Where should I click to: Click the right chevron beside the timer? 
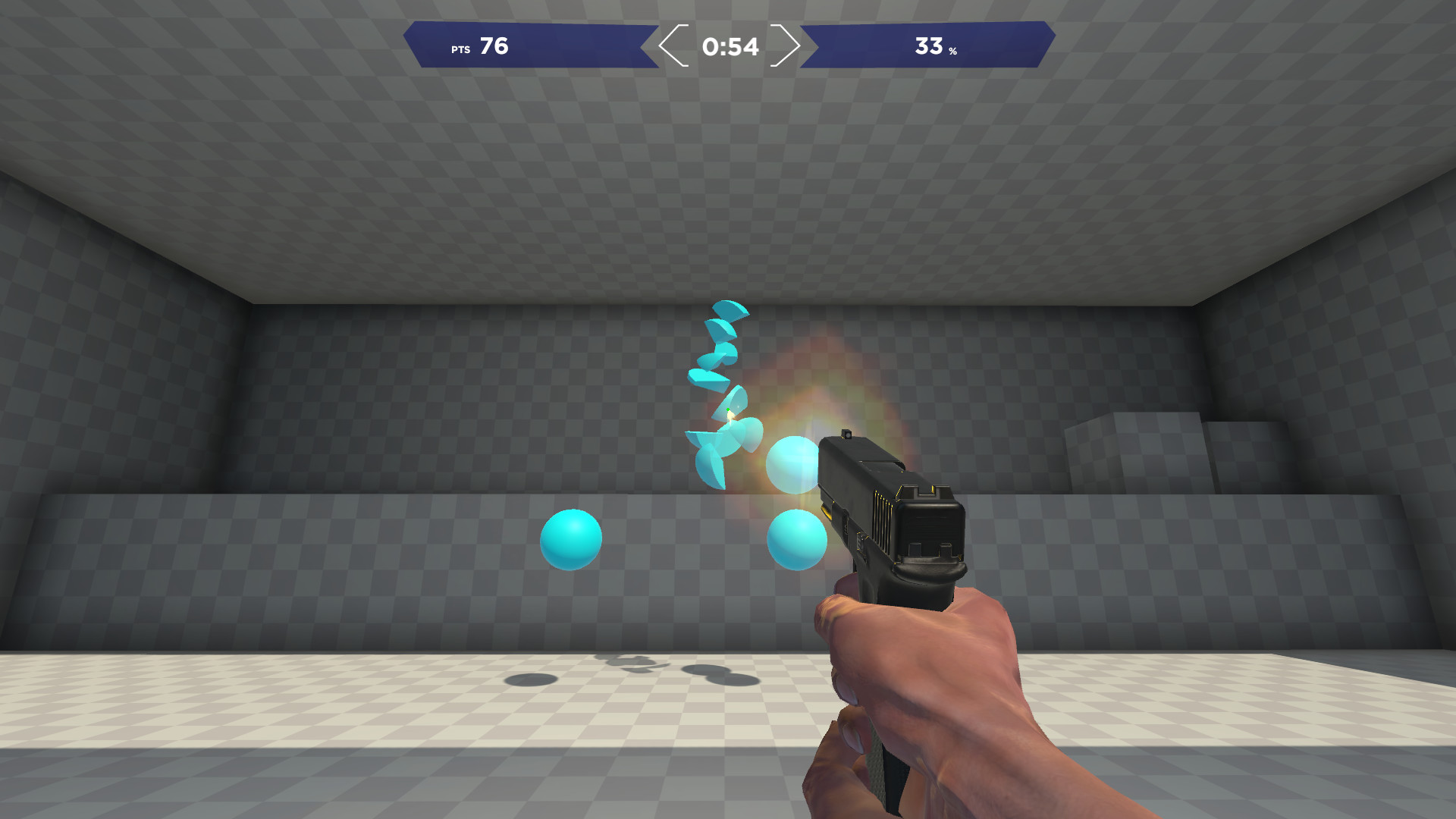pyautogui.click(x=789, y=47)
